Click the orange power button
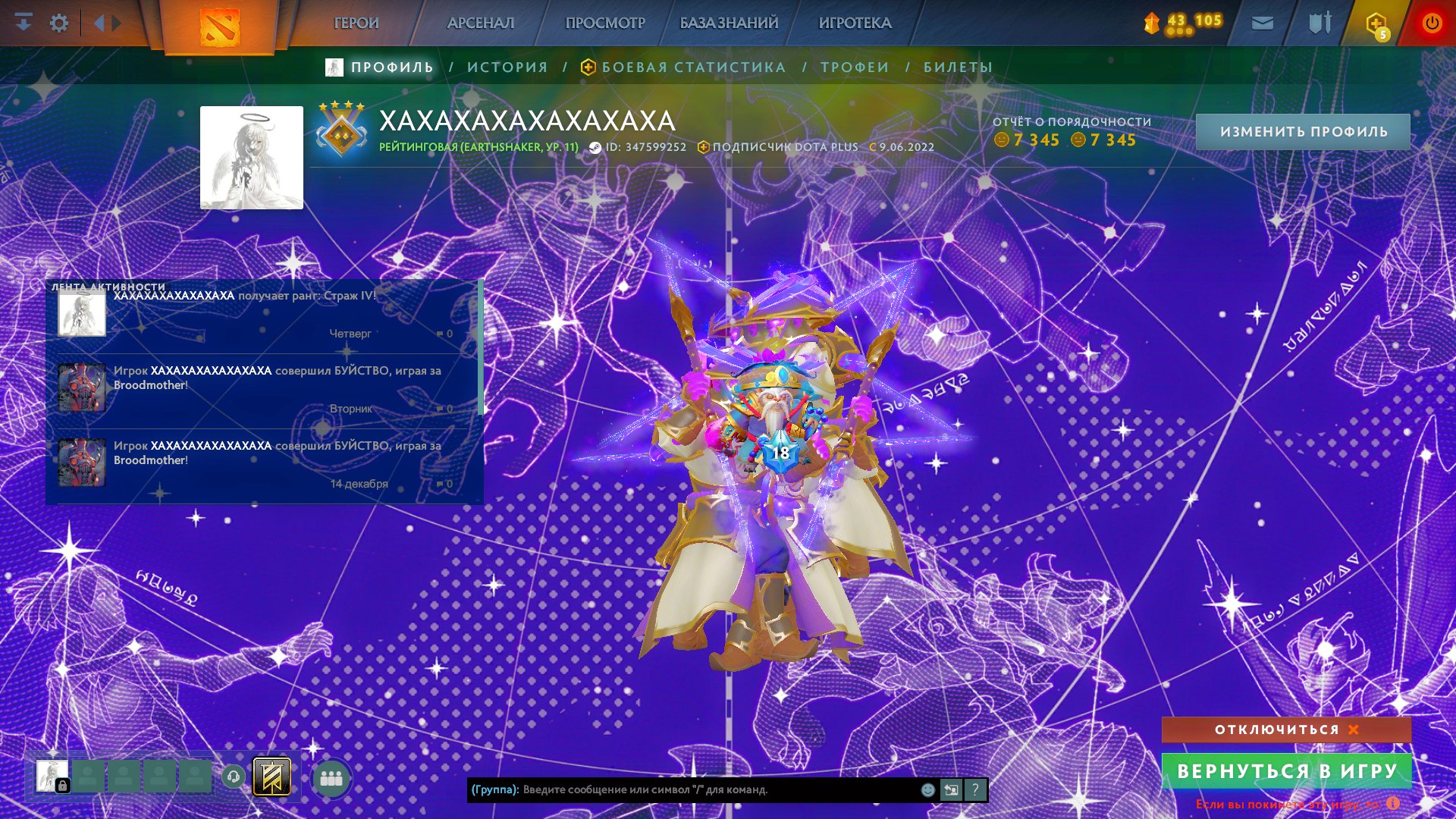1456x819 pixels. (x=1432, y=22)
